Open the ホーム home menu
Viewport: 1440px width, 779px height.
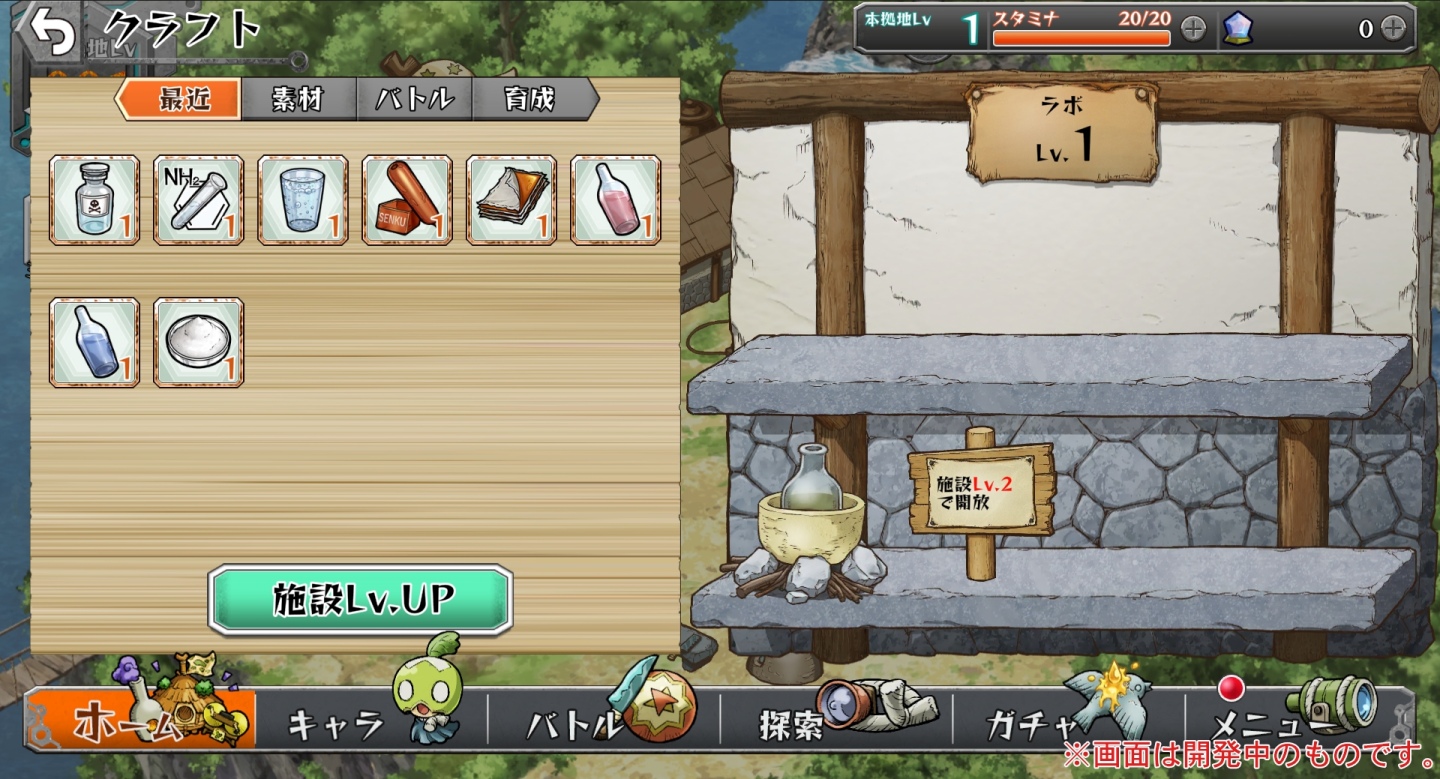pos(140,720)
